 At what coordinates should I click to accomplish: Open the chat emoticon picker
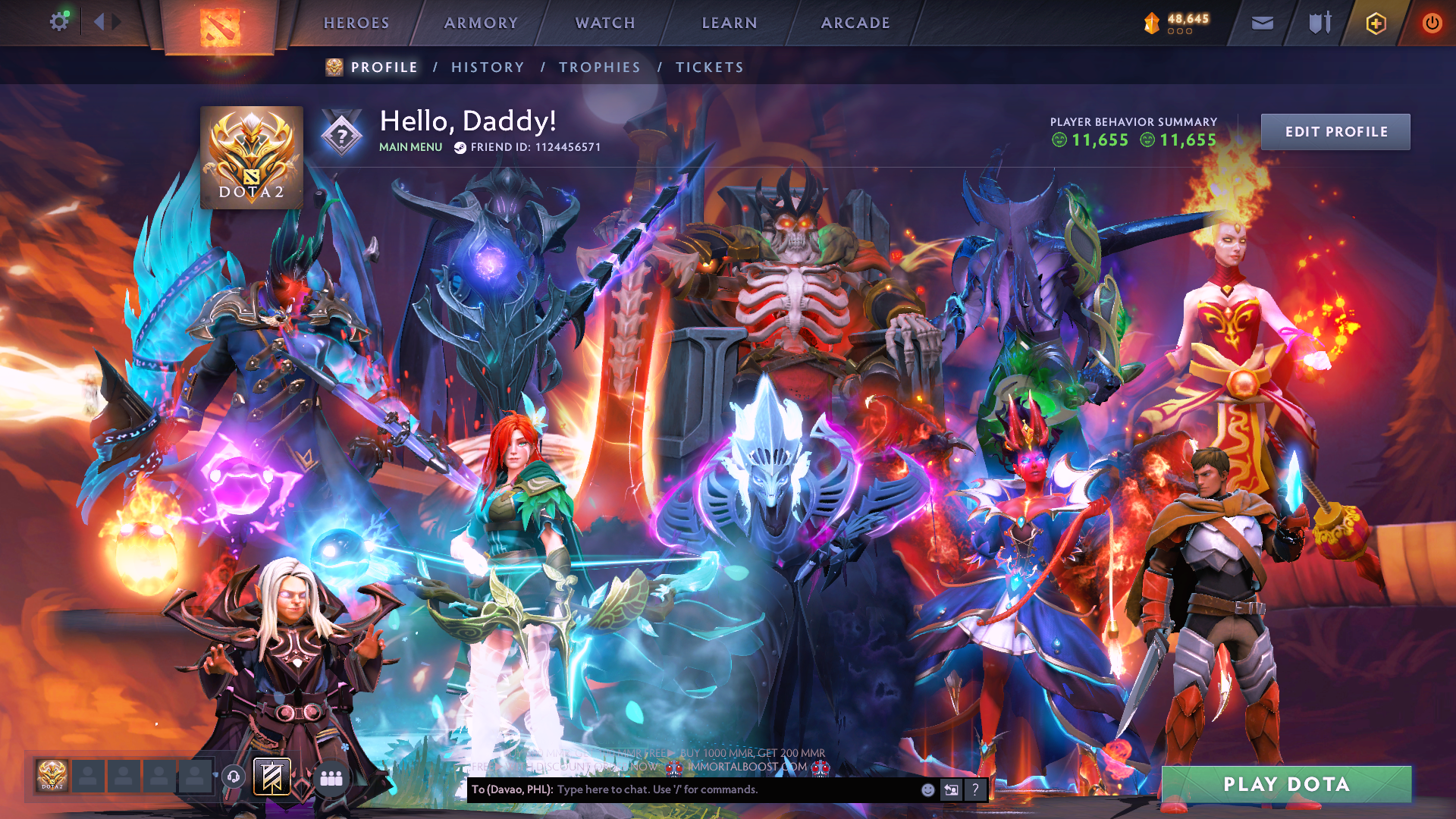pos(927,790)
